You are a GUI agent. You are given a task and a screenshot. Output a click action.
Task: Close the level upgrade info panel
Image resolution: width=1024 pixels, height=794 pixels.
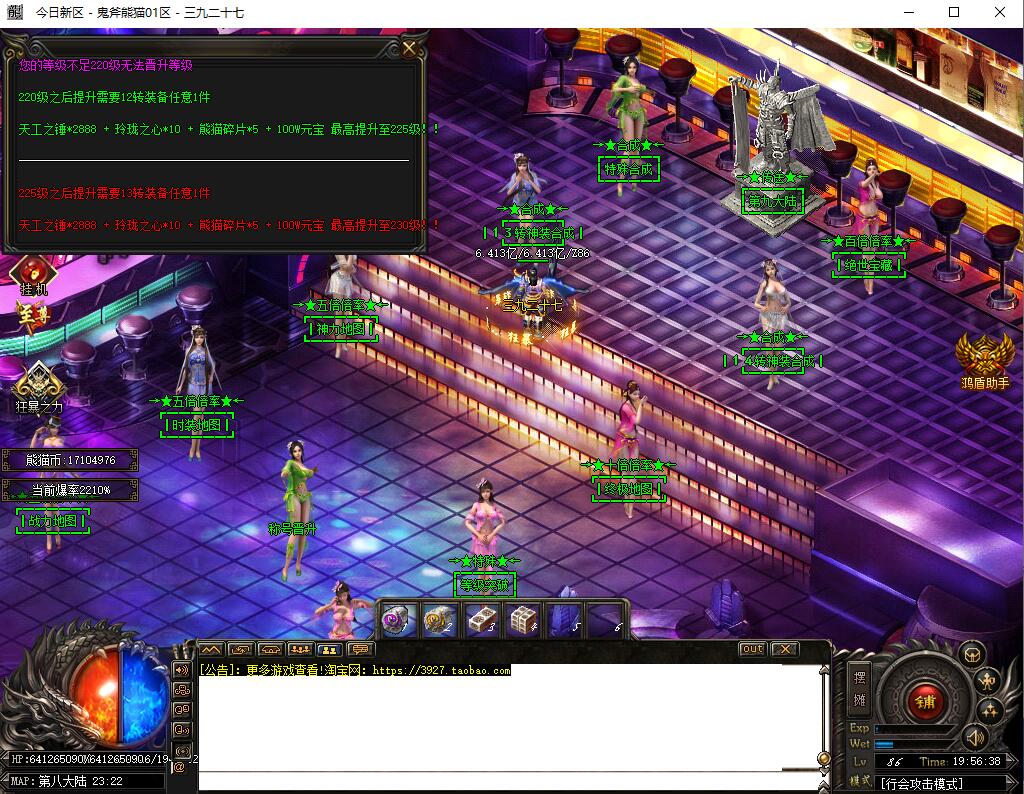410,48
